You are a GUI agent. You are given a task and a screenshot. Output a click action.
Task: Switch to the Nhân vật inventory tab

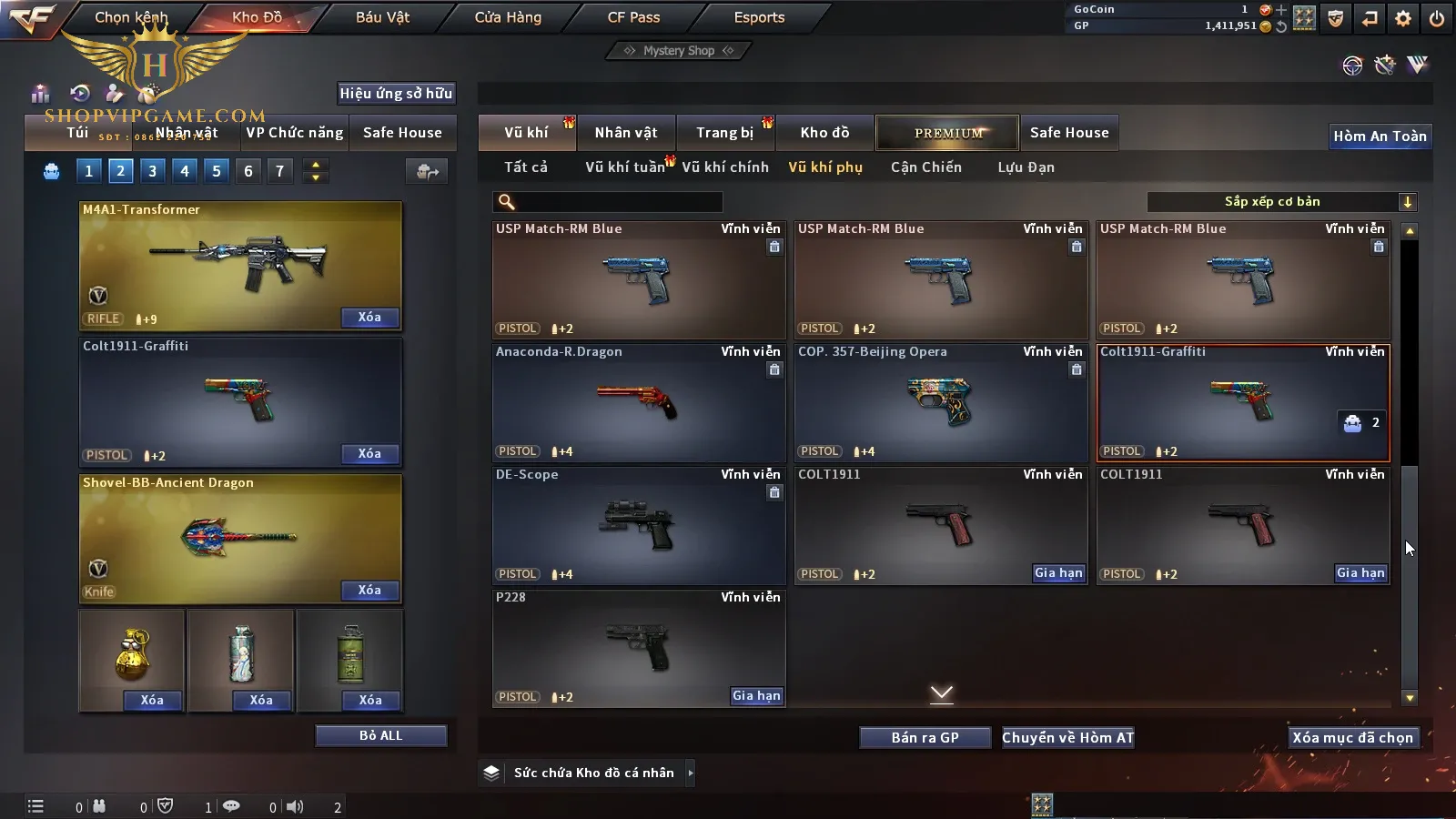625,133
